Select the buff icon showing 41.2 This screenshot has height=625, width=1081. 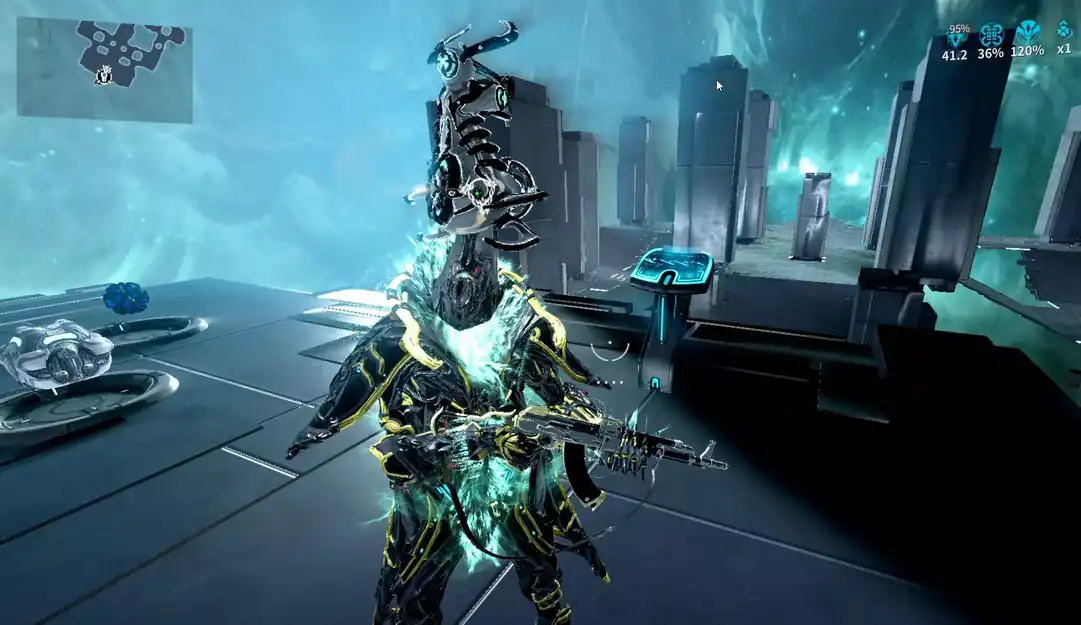click(956, 39)
